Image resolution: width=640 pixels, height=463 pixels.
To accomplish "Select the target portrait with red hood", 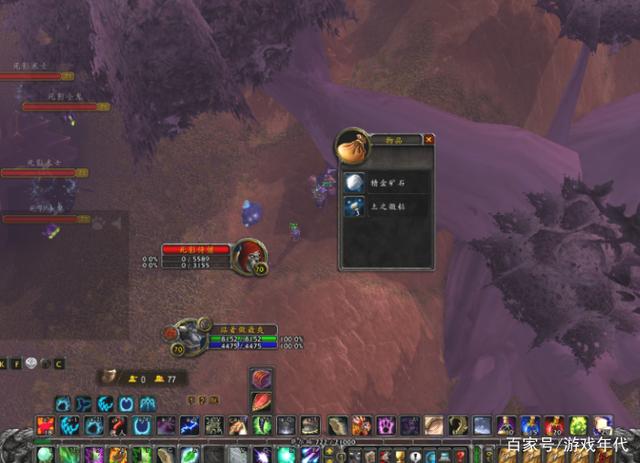I will tap(246, 255).
